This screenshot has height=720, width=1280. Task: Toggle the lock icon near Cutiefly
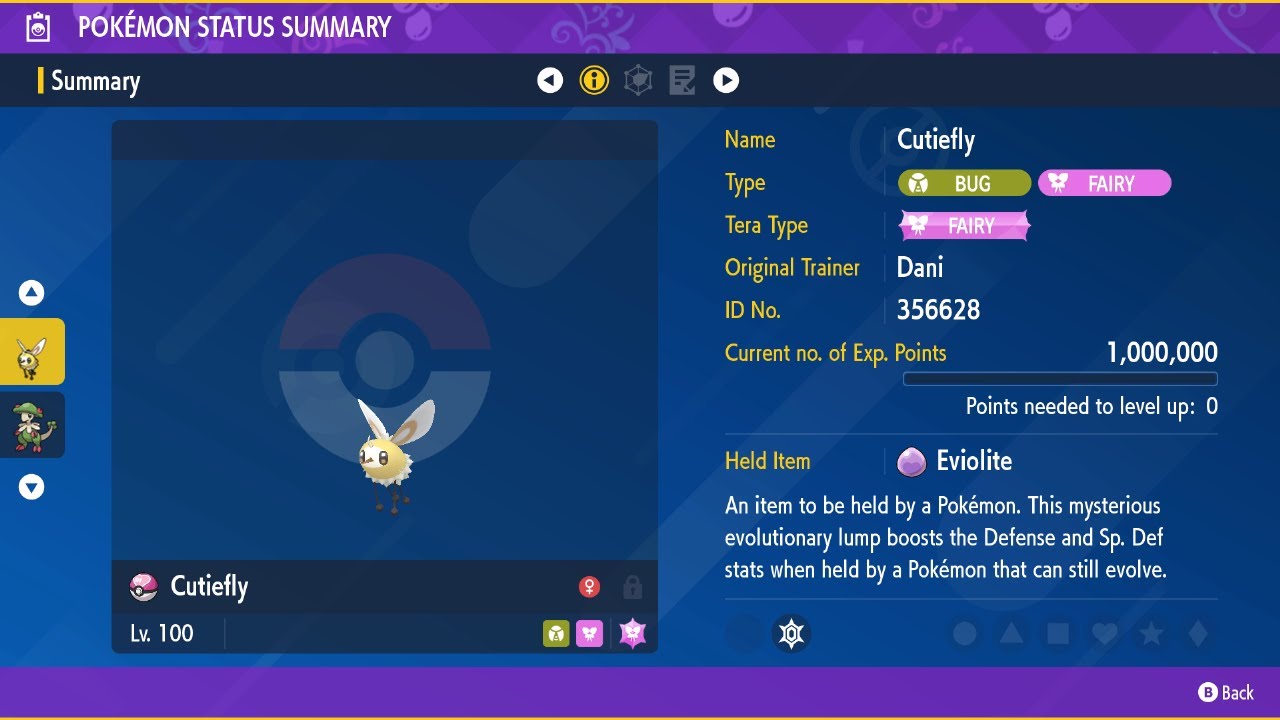pyautogui.click(x=632, y=587)
